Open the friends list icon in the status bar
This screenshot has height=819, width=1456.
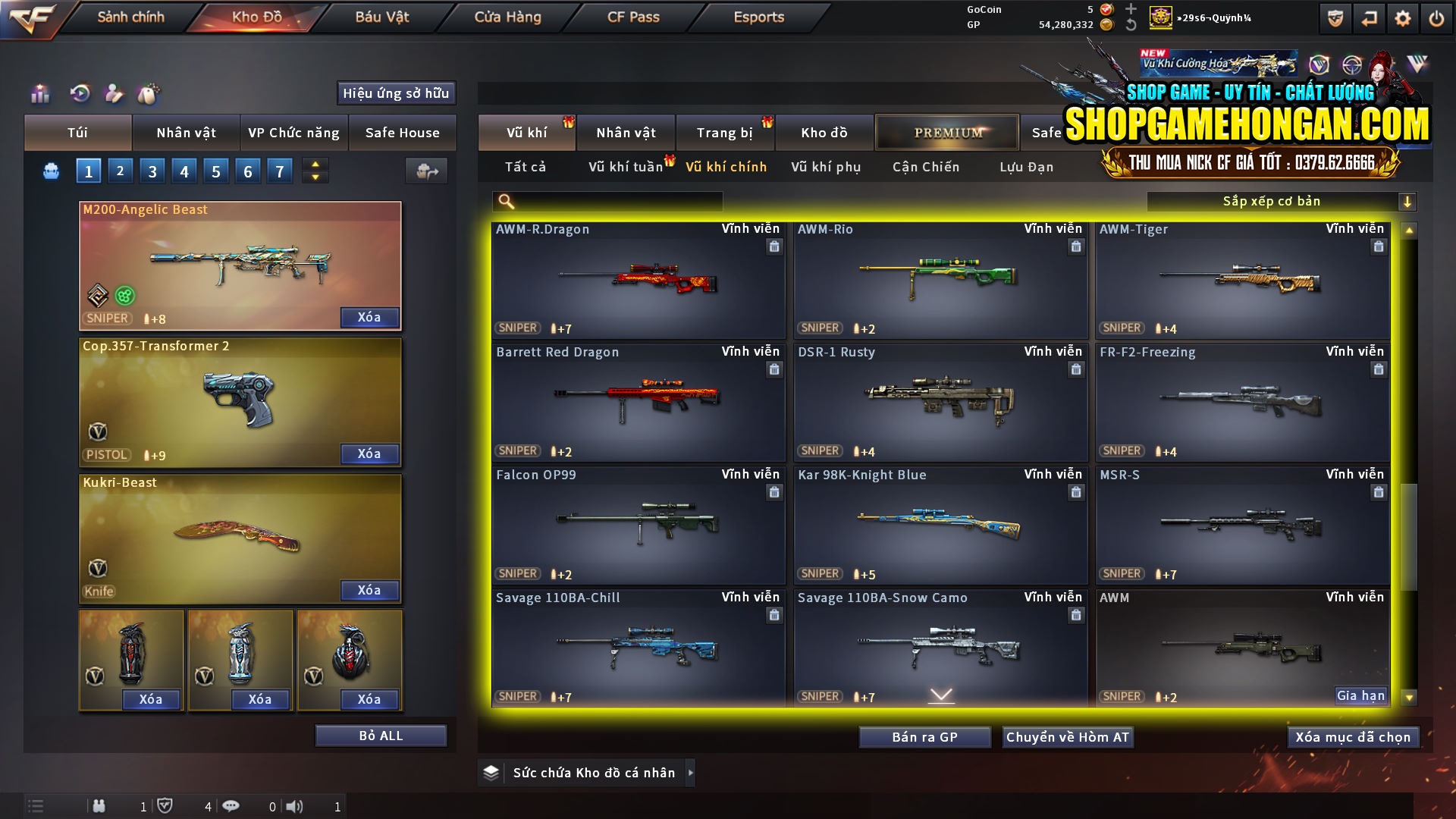tap(99, 806)
